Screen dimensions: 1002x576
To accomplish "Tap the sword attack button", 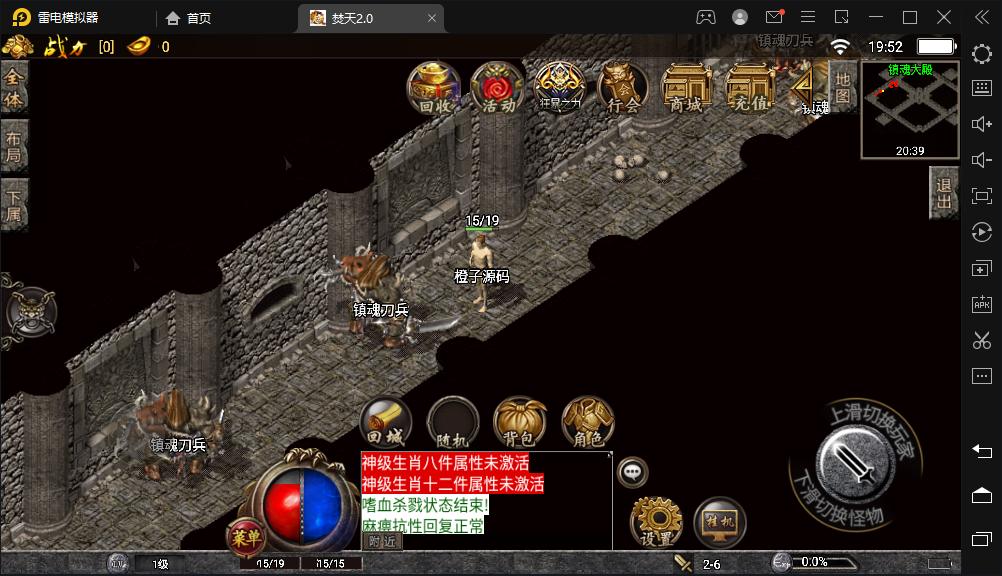I will [853, 460].
